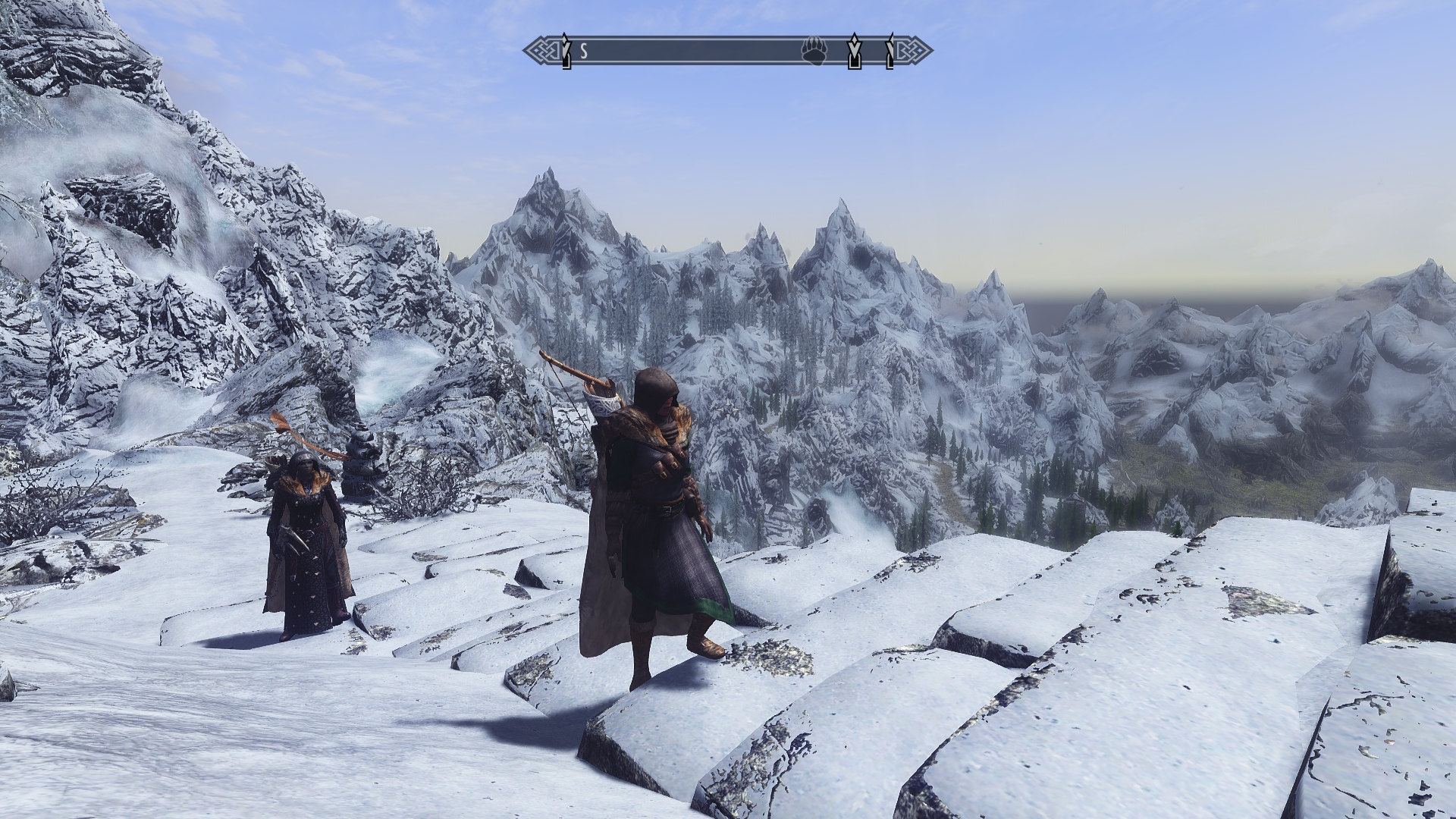
Task: Select the quest arrow marker beside the bear paw
Action: [x=855, y=52]
